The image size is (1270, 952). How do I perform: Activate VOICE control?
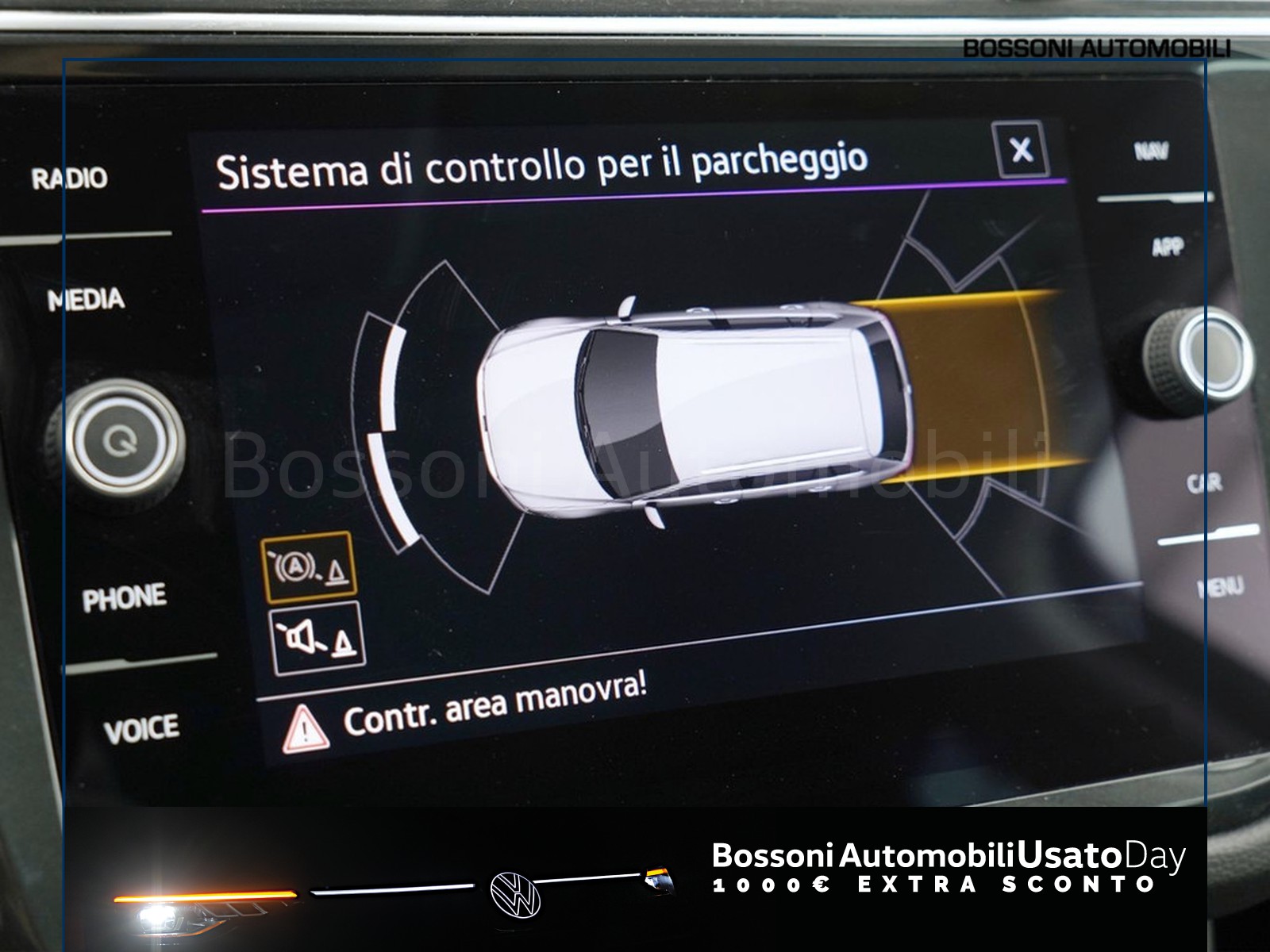(x=140, y=729)
